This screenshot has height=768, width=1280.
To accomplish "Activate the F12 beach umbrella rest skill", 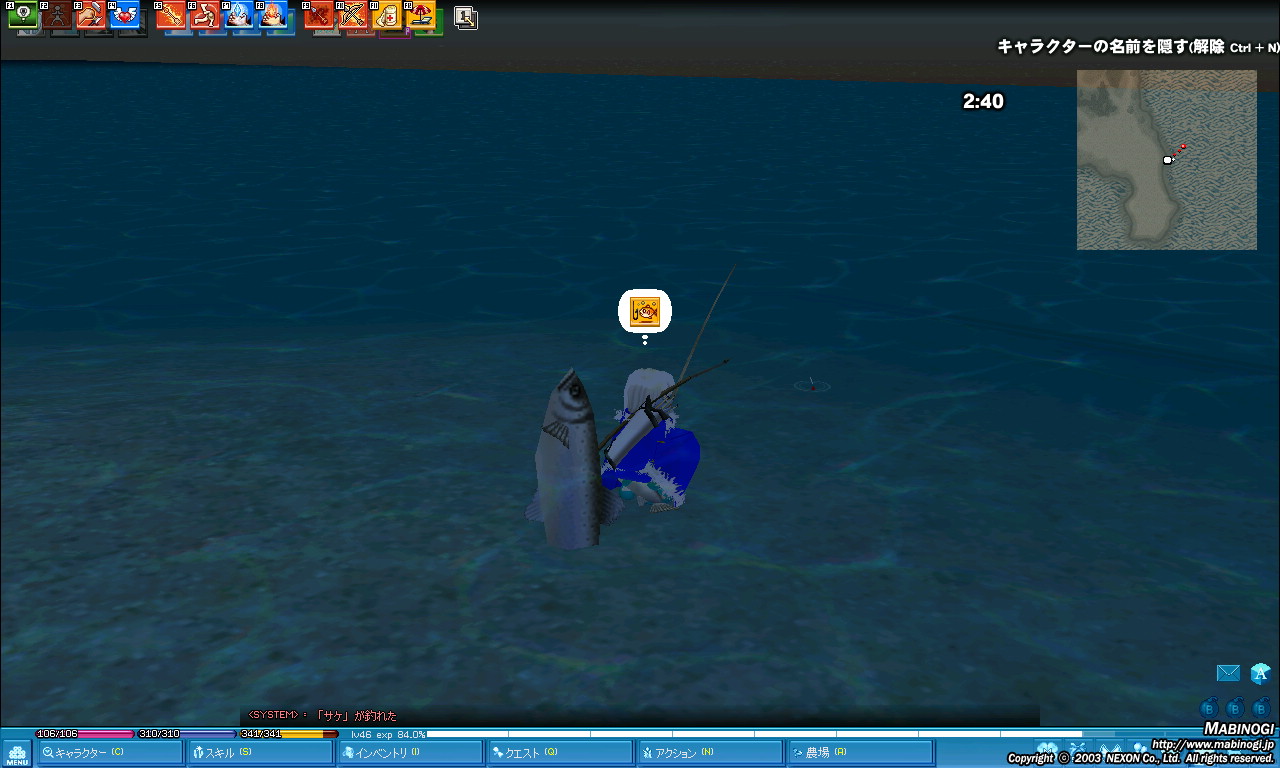I will click(421, 15).
